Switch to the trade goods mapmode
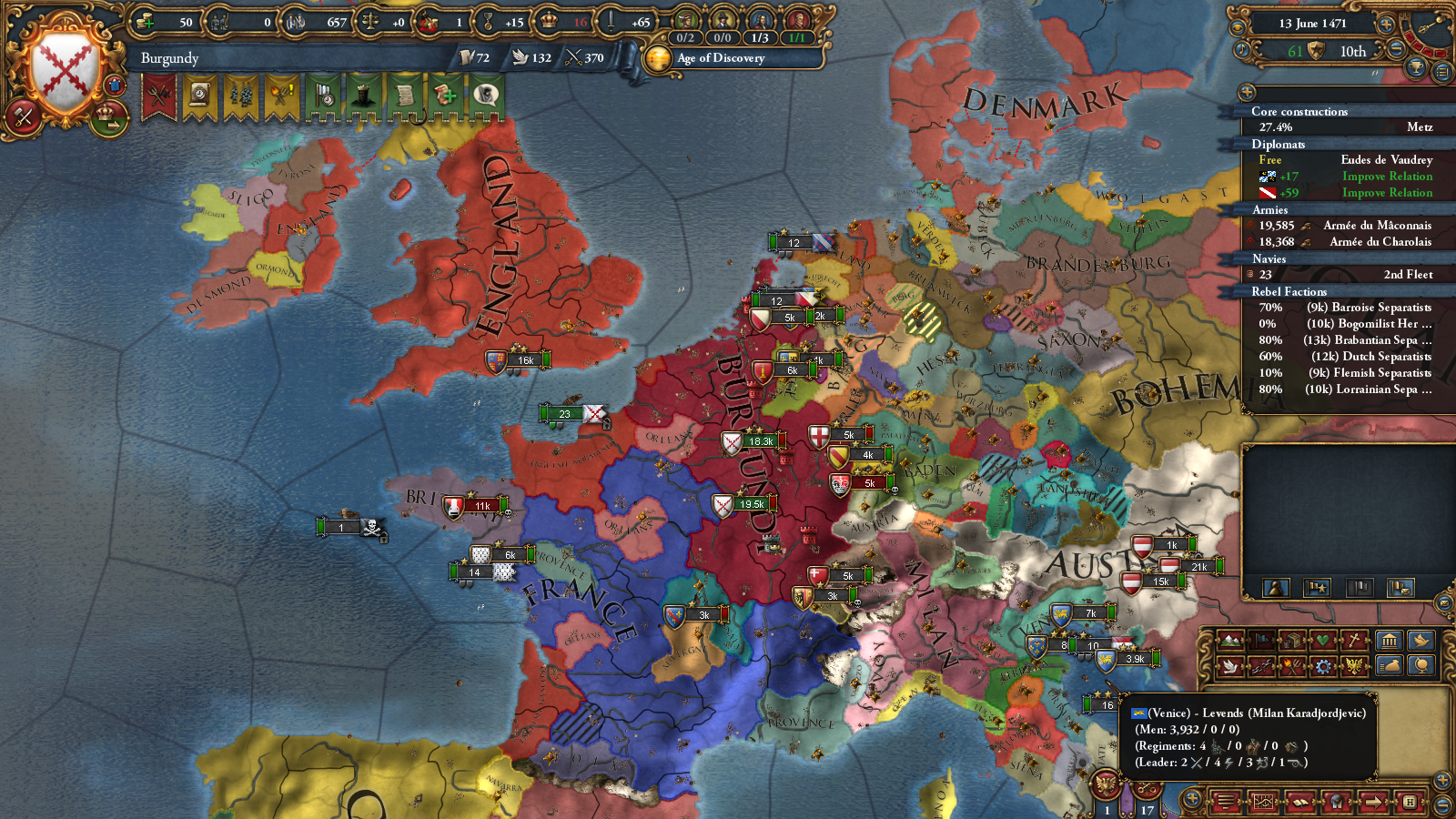Image resolution: width=1456 pixels, height=819 pixels. (1291, 640)
